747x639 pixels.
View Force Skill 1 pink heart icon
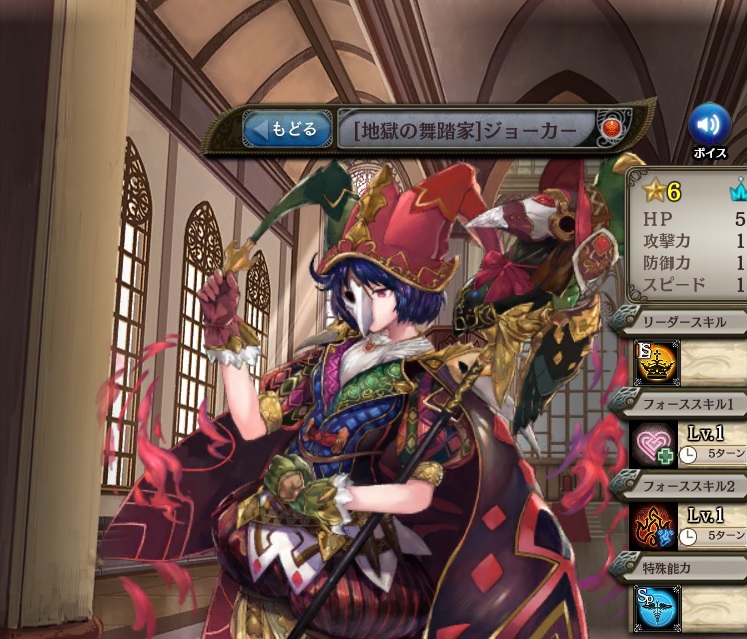(655, 443)
